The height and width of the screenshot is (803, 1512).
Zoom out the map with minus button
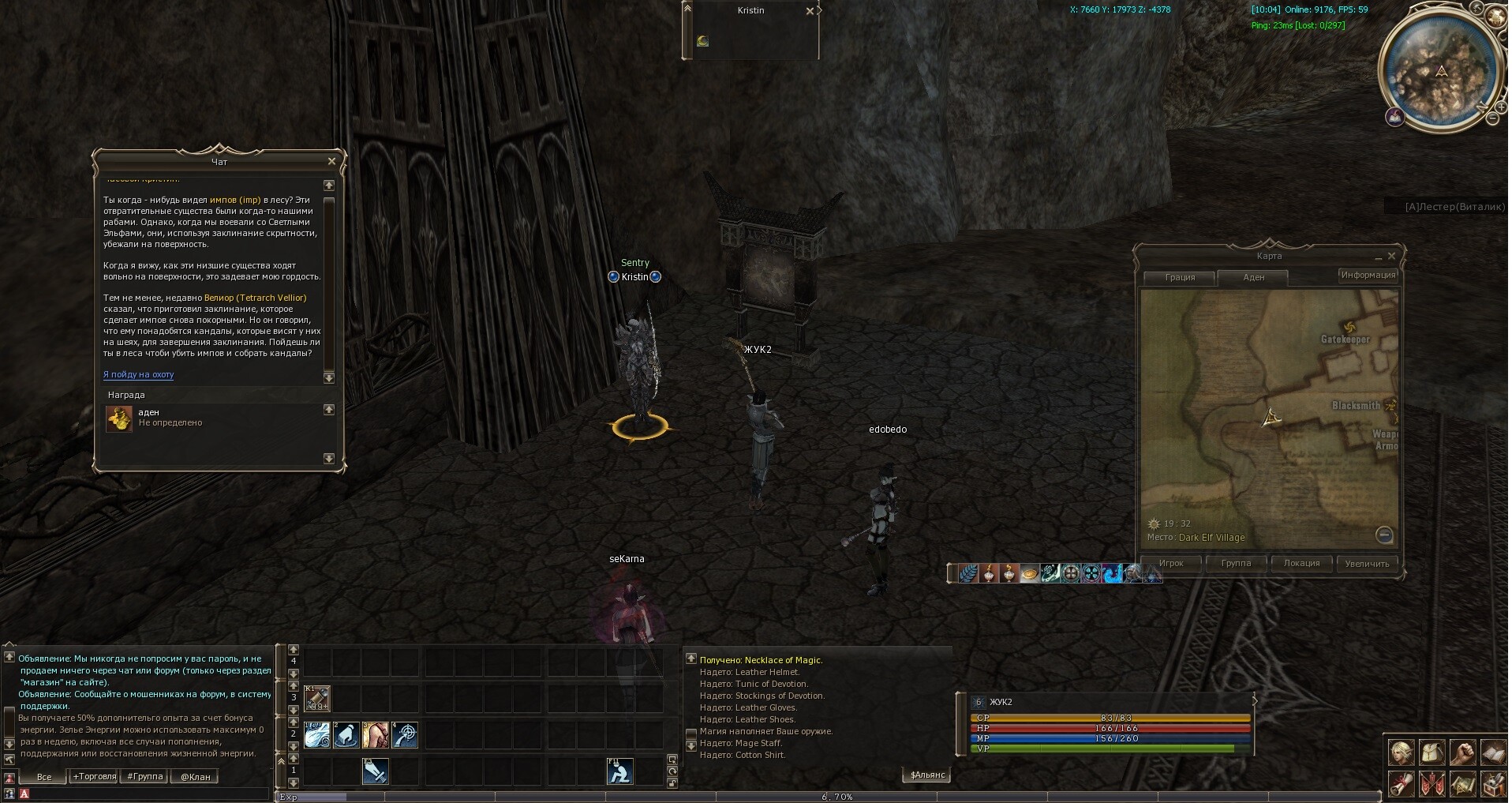pos(1383,535)
